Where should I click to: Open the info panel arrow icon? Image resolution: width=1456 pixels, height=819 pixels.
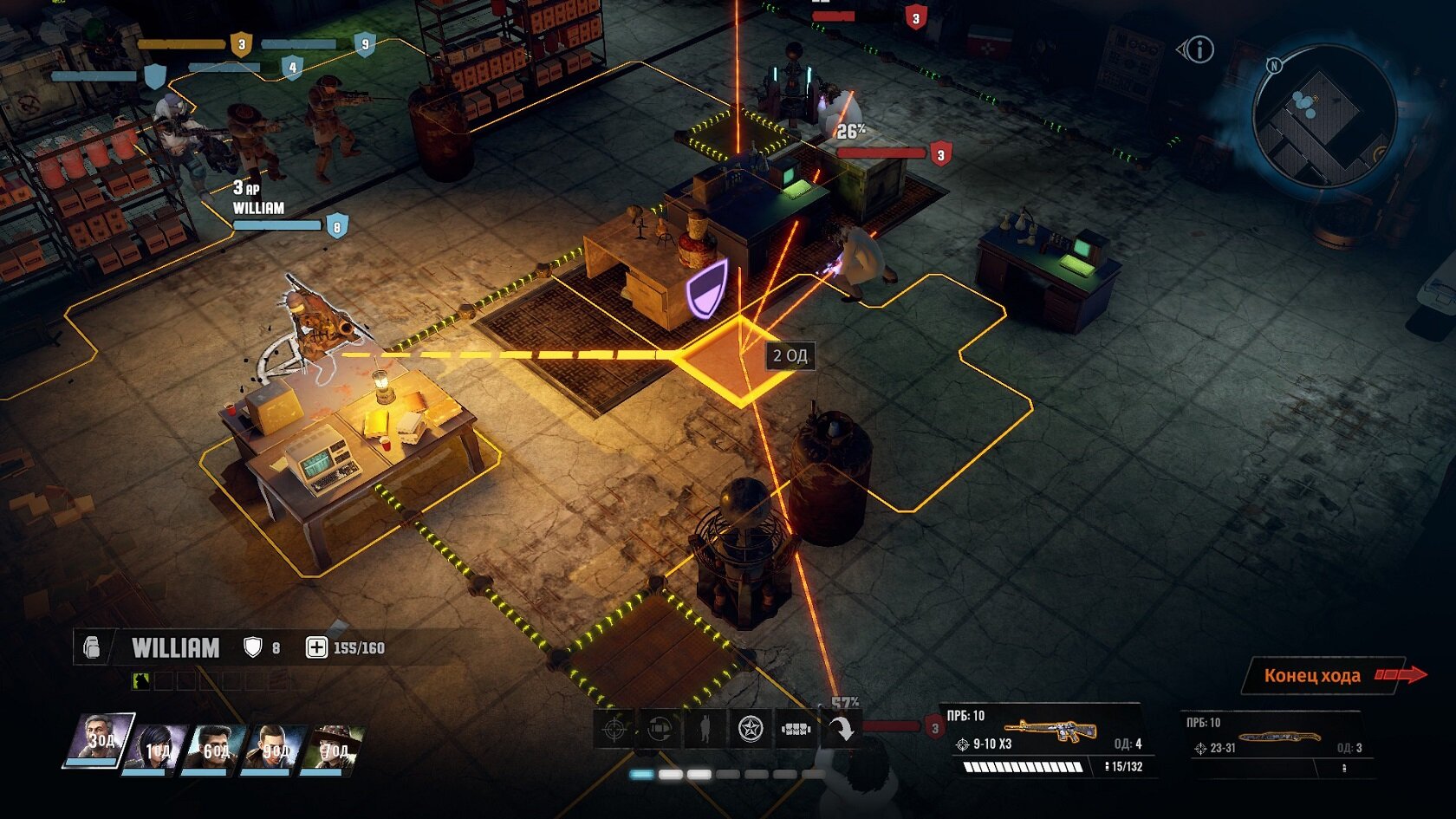coord(1196,49)
